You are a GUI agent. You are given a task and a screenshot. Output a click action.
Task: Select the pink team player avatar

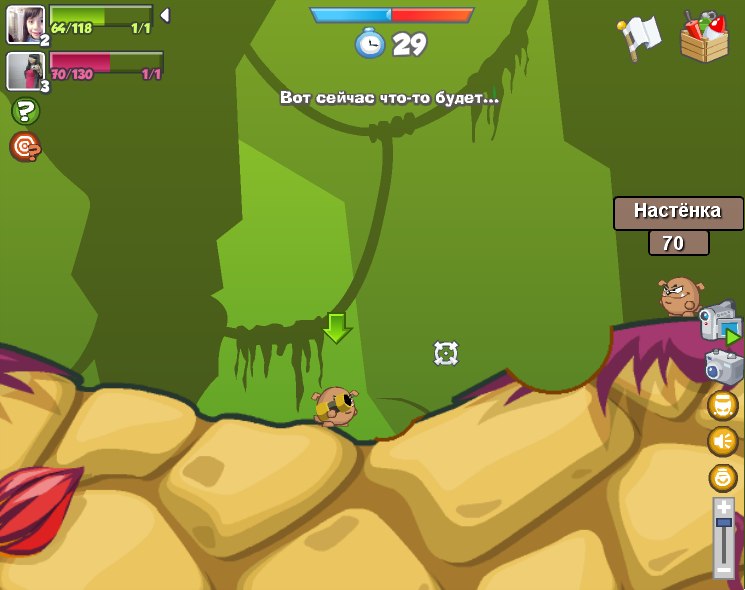coord(25,71)
